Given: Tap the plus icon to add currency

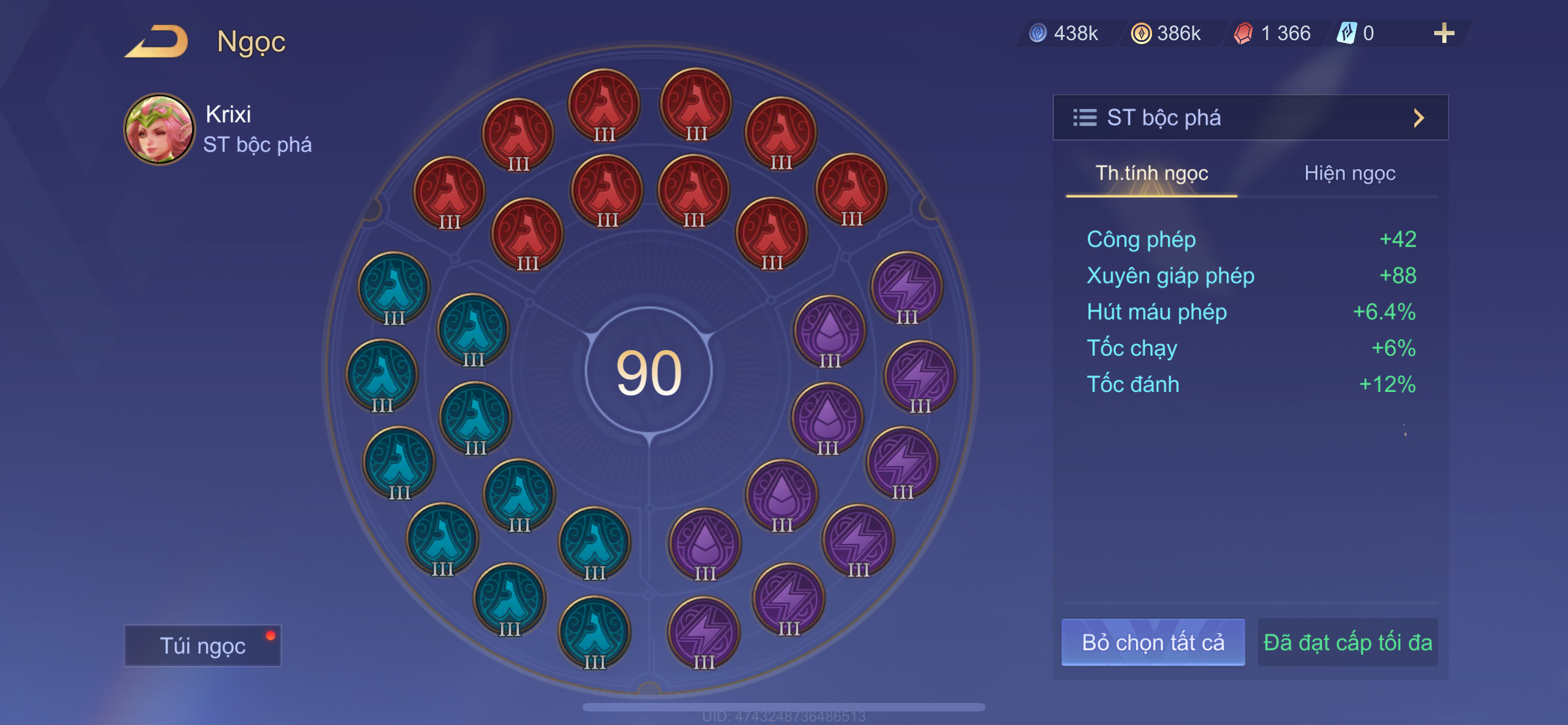Looking at the screenshot, I should tap(1443, 33).
